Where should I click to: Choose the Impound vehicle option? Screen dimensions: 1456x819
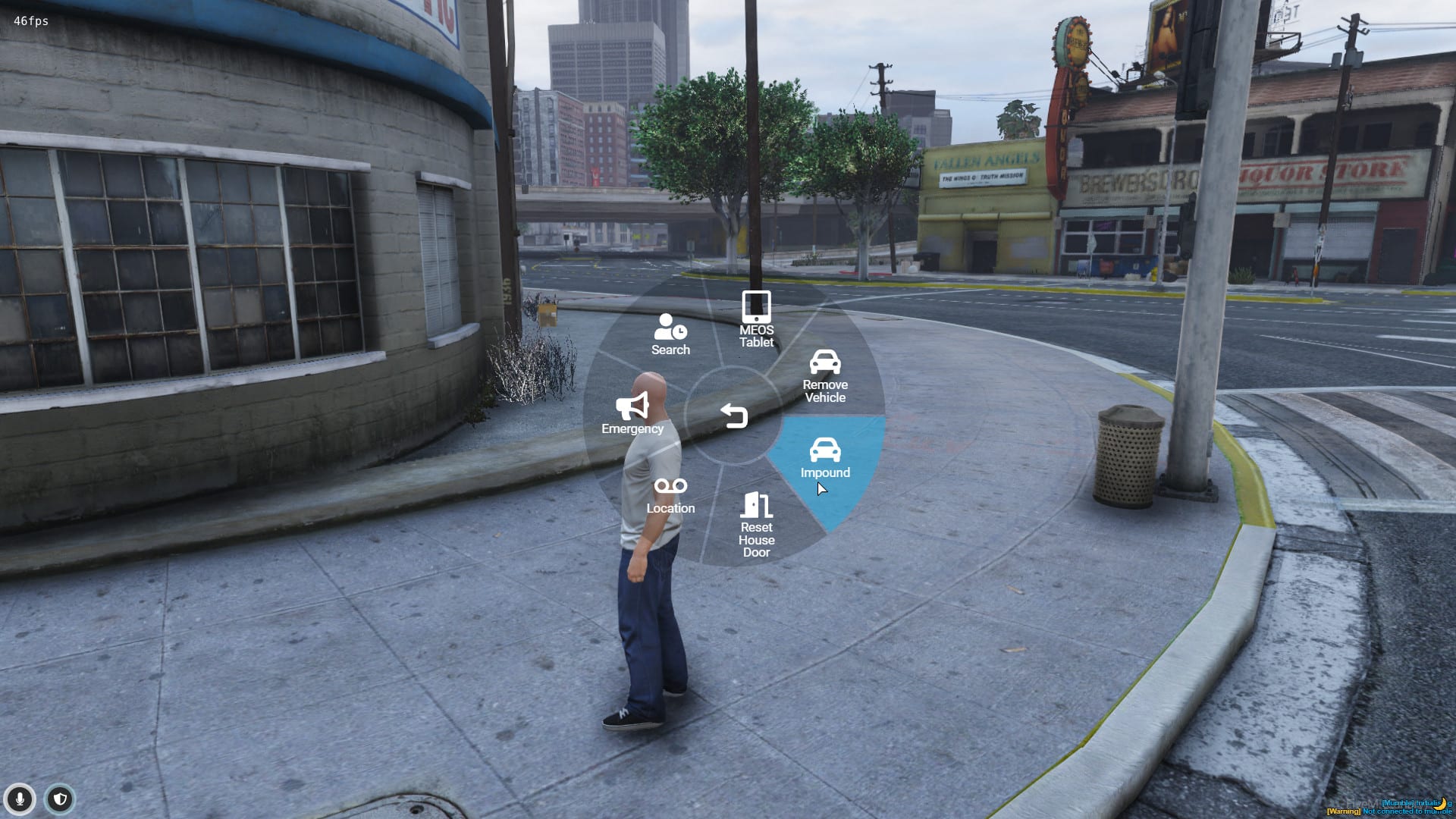(825, 458)
